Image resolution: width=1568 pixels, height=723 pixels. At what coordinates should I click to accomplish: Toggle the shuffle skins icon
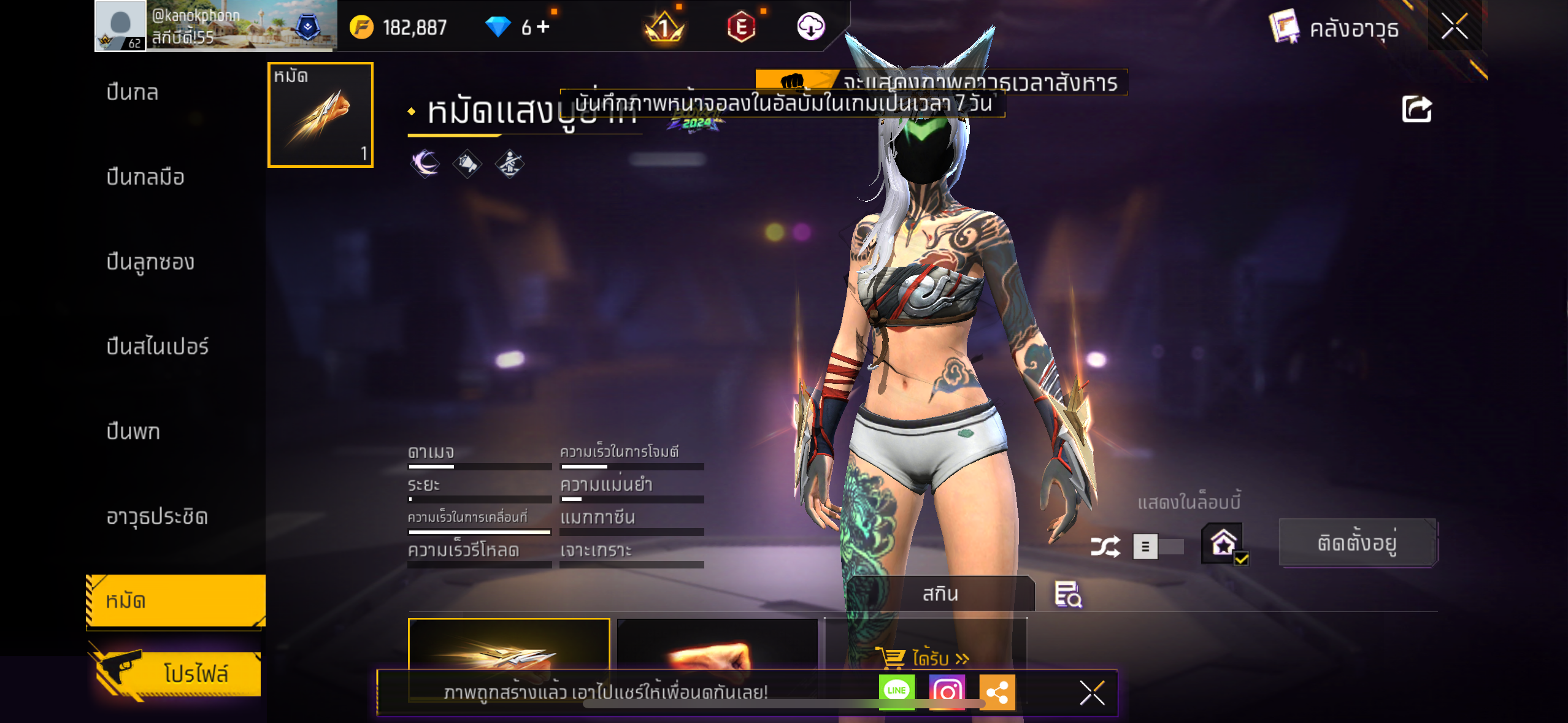pos(1105,546)
